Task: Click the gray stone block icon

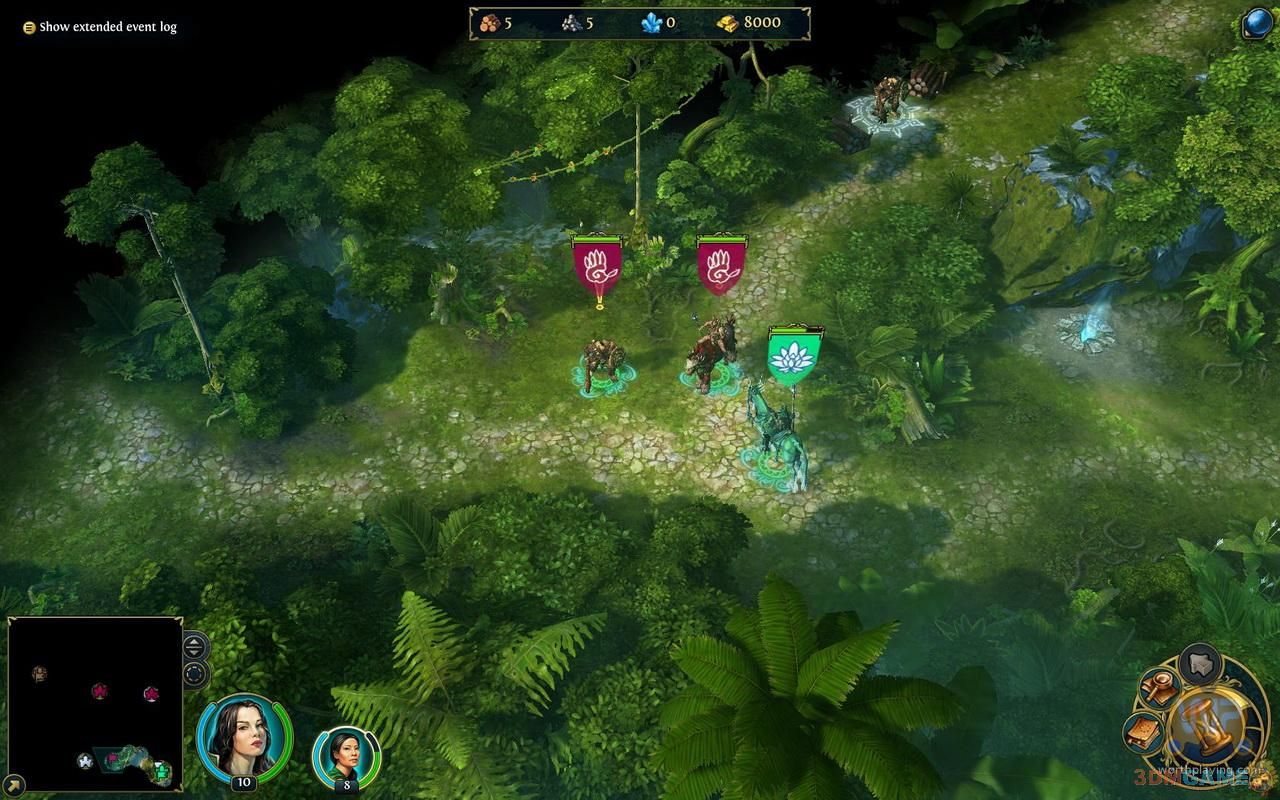Action: click(1201, 663)
